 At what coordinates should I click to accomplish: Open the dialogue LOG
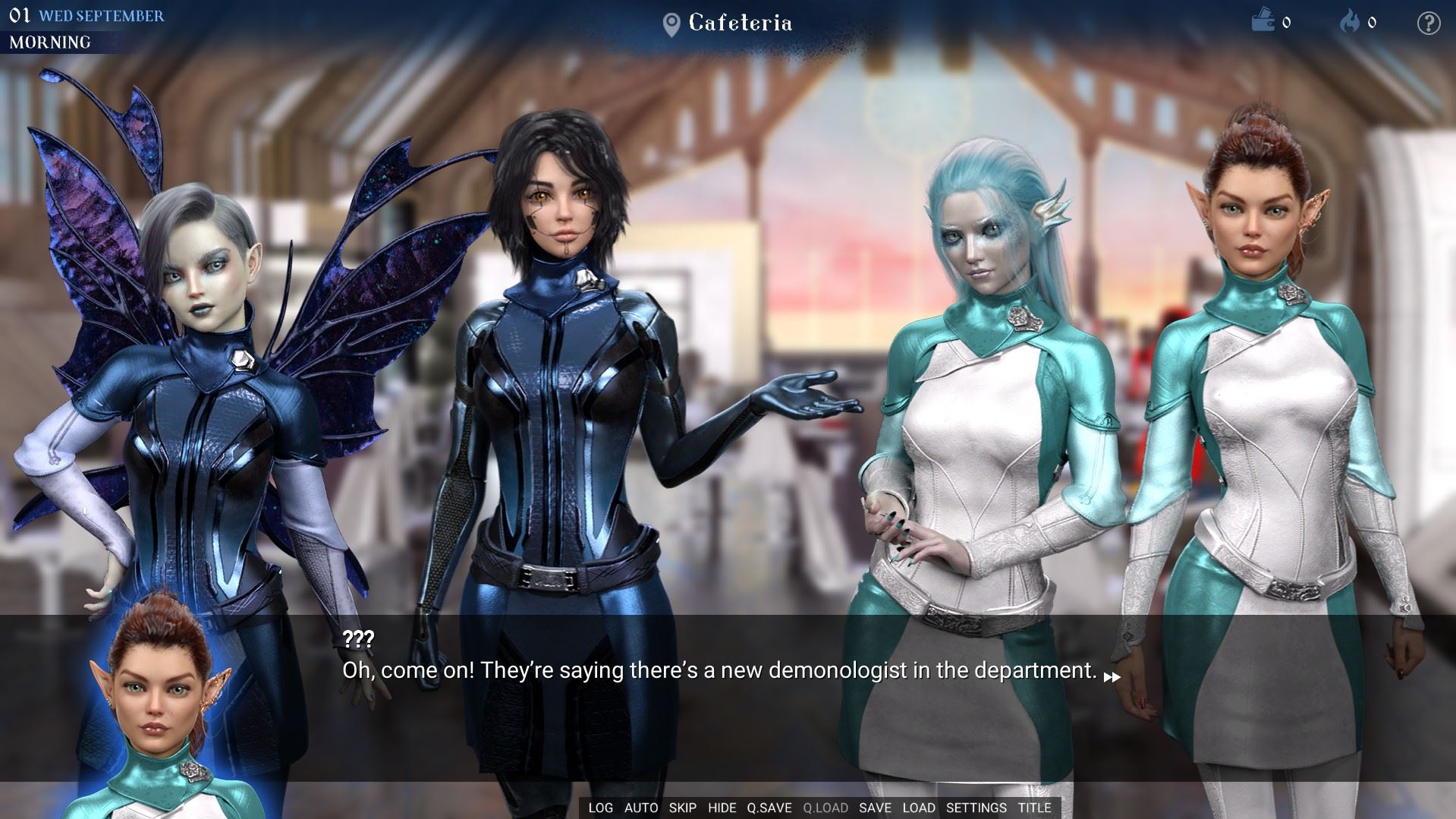(x=600, y=808)
